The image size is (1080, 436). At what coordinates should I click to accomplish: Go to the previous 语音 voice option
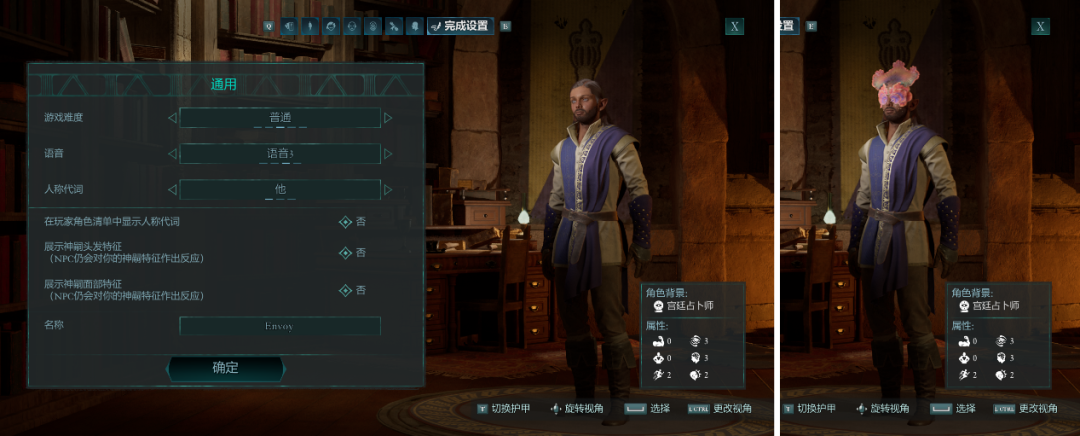[172, 154]
